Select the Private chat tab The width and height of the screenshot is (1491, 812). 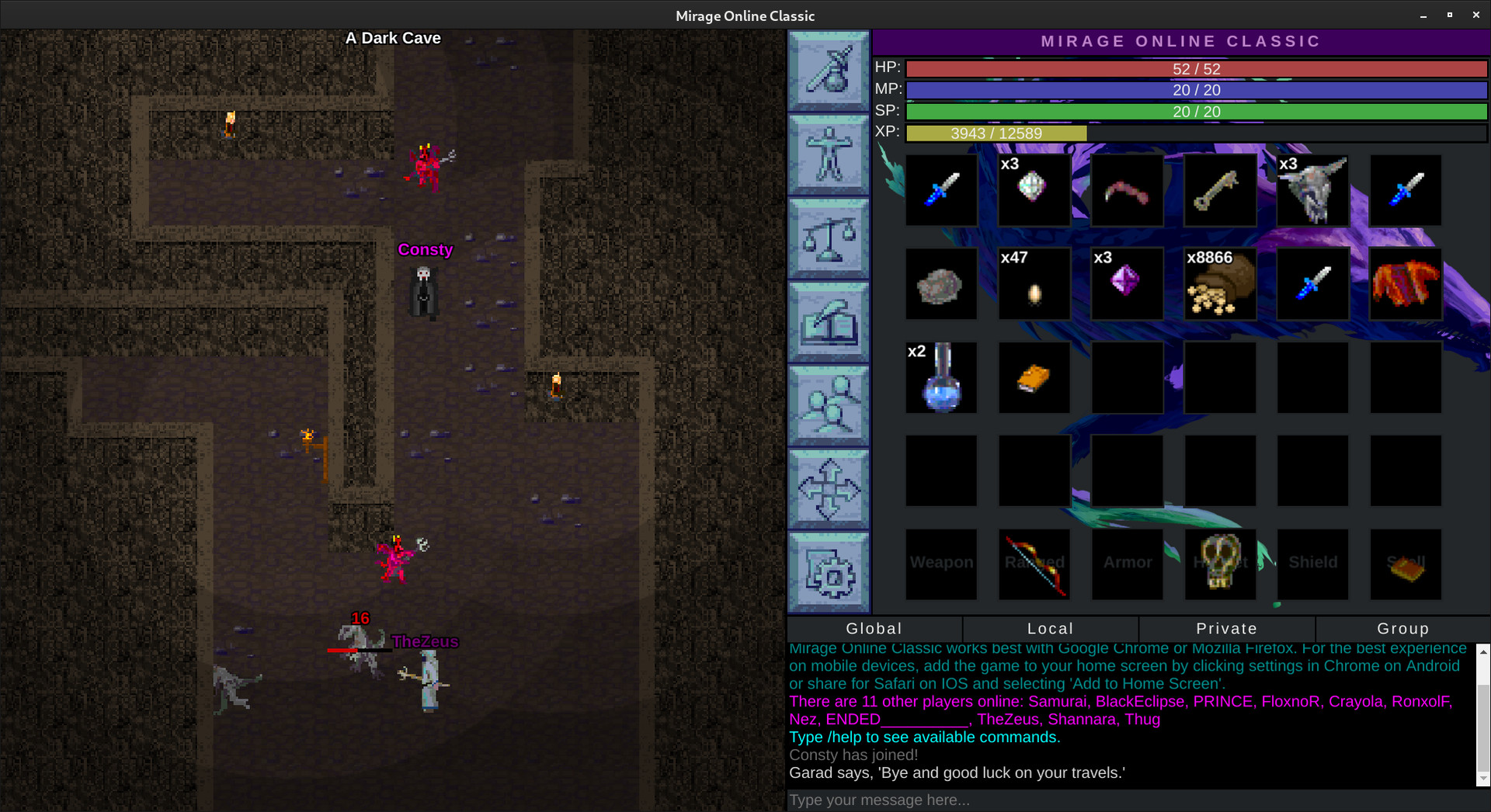(1227, 628)
